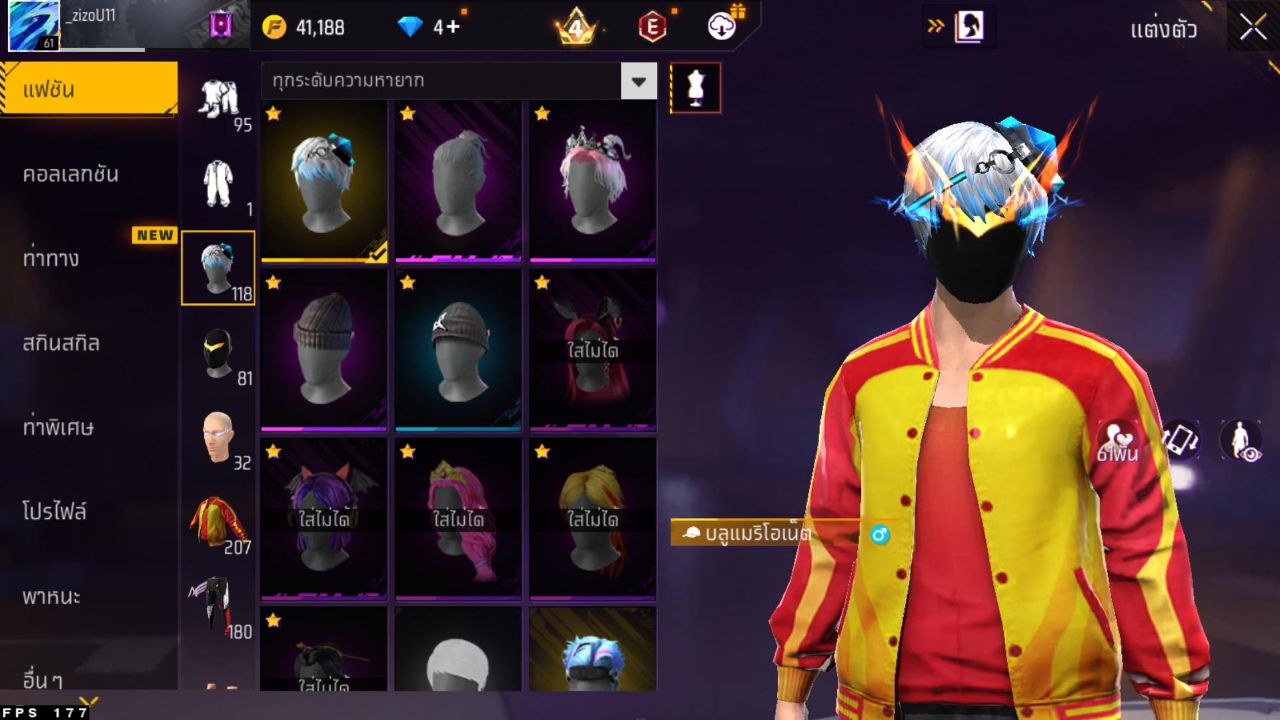Click the Blue Marionette item name tag
1280x720 pixels.
755,535
